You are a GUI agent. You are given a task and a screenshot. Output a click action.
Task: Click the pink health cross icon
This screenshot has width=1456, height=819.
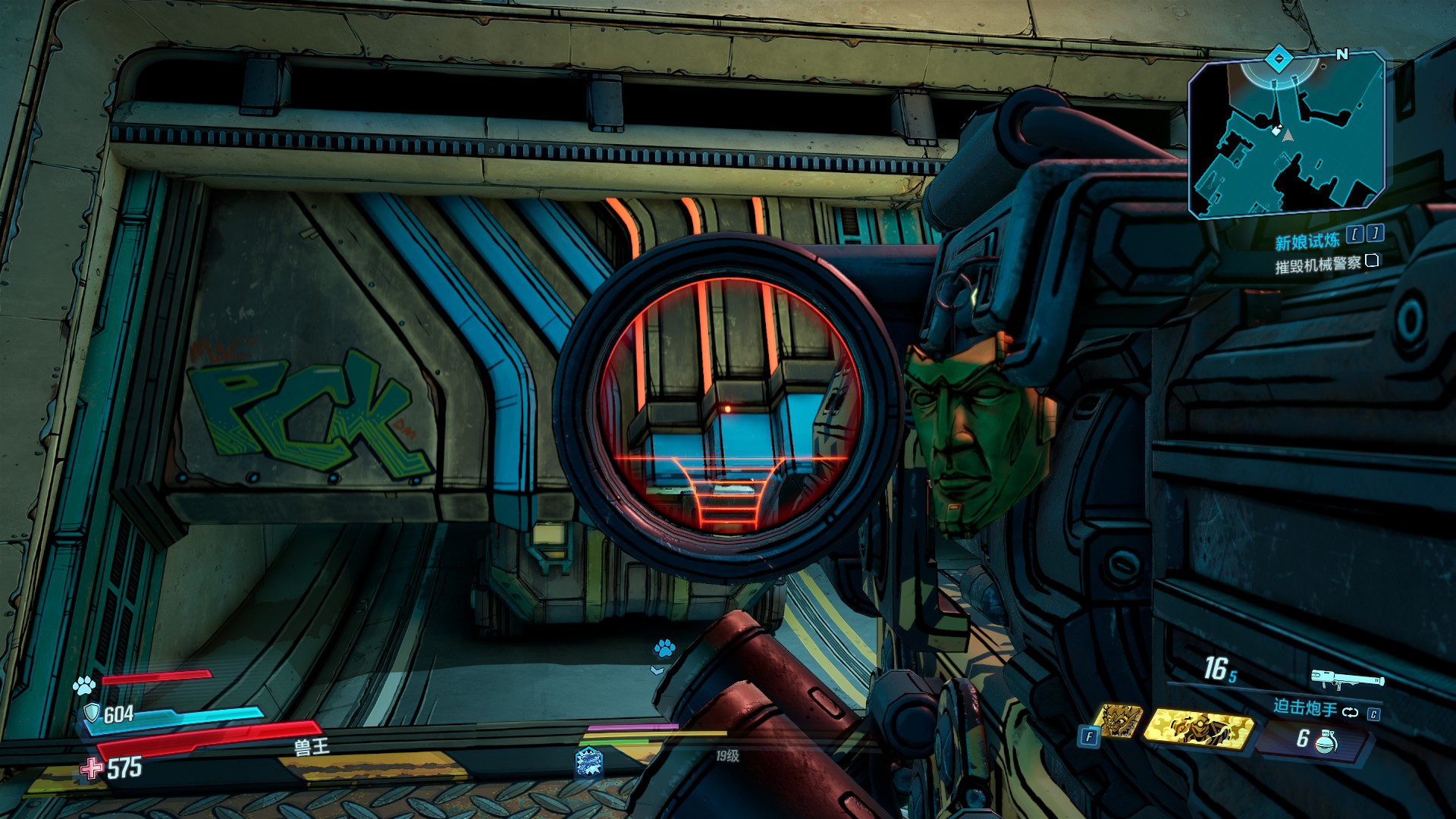92,769
